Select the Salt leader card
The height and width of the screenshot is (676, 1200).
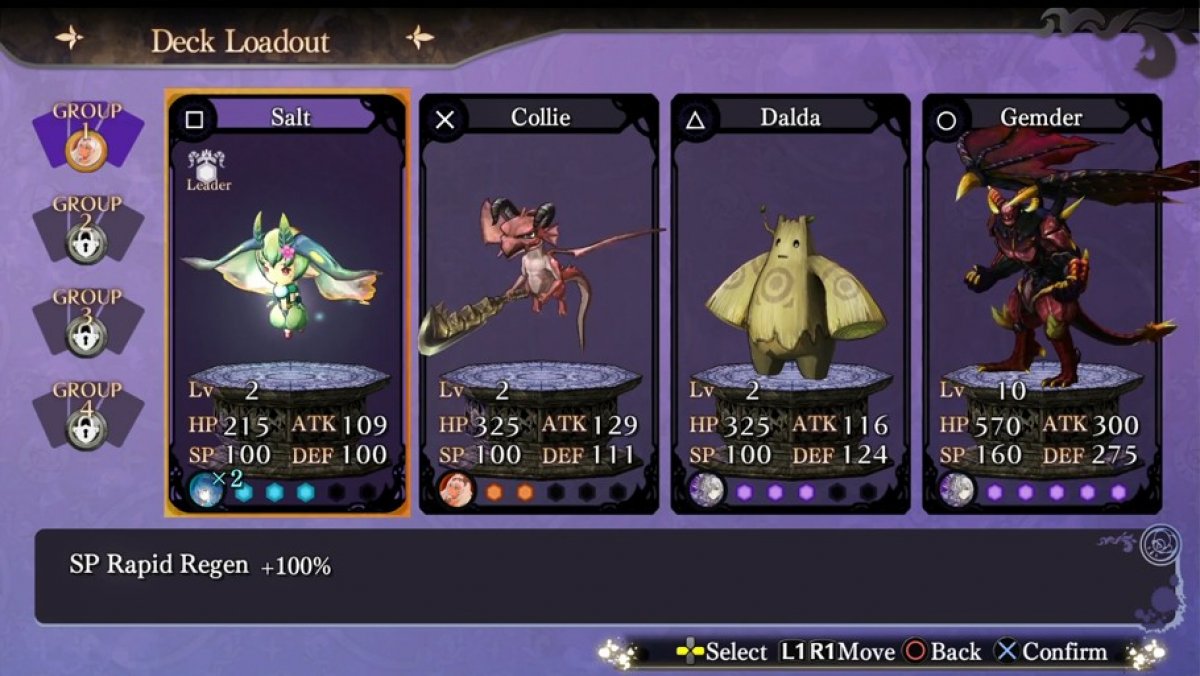pyautogui.click(x=287, y=300)
